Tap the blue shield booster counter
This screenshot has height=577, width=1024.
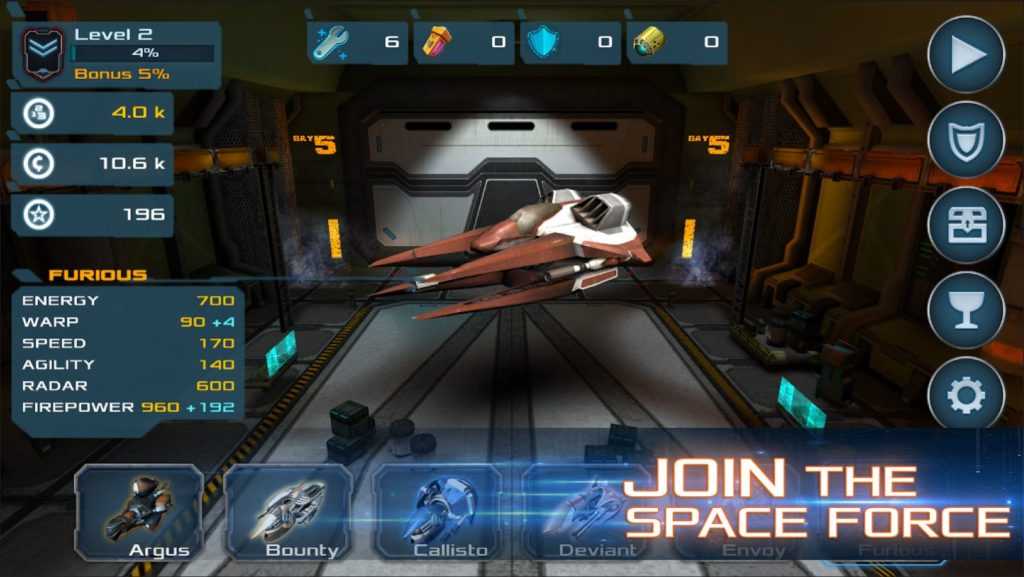point(569,43)
